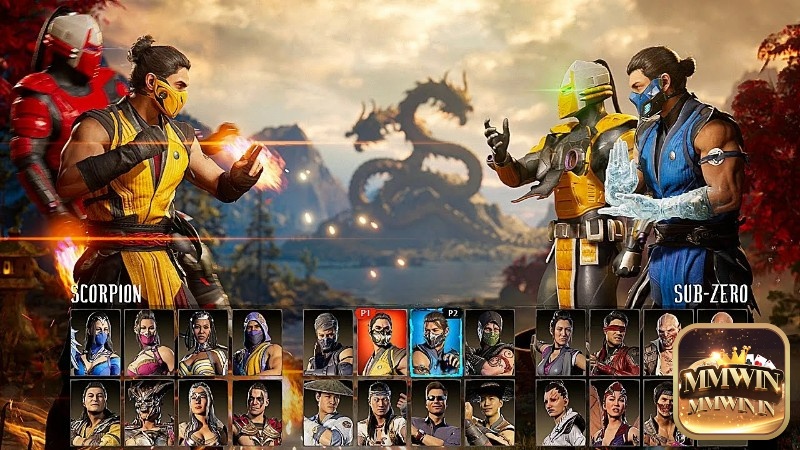Select the purple-hooded Rain portrait

pos(258,342)
